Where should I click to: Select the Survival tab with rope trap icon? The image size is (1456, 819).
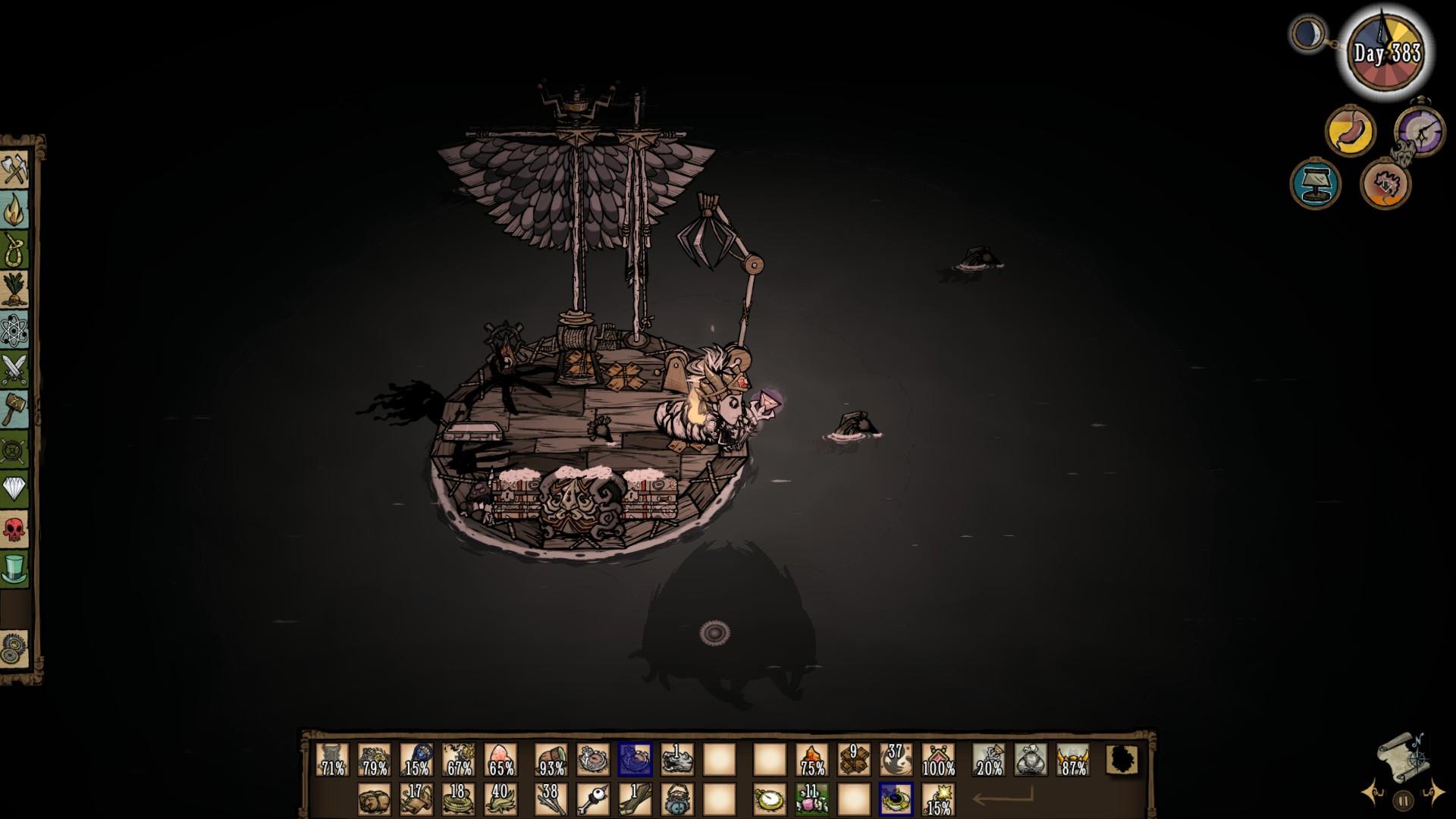pos(14,249)
